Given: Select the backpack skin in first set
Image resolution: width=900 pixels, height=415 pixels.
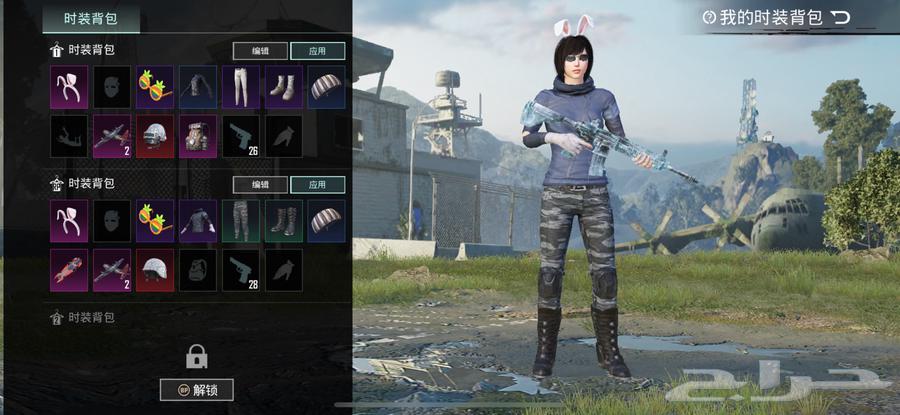Looking at the screenshot, I should point(198,136).
